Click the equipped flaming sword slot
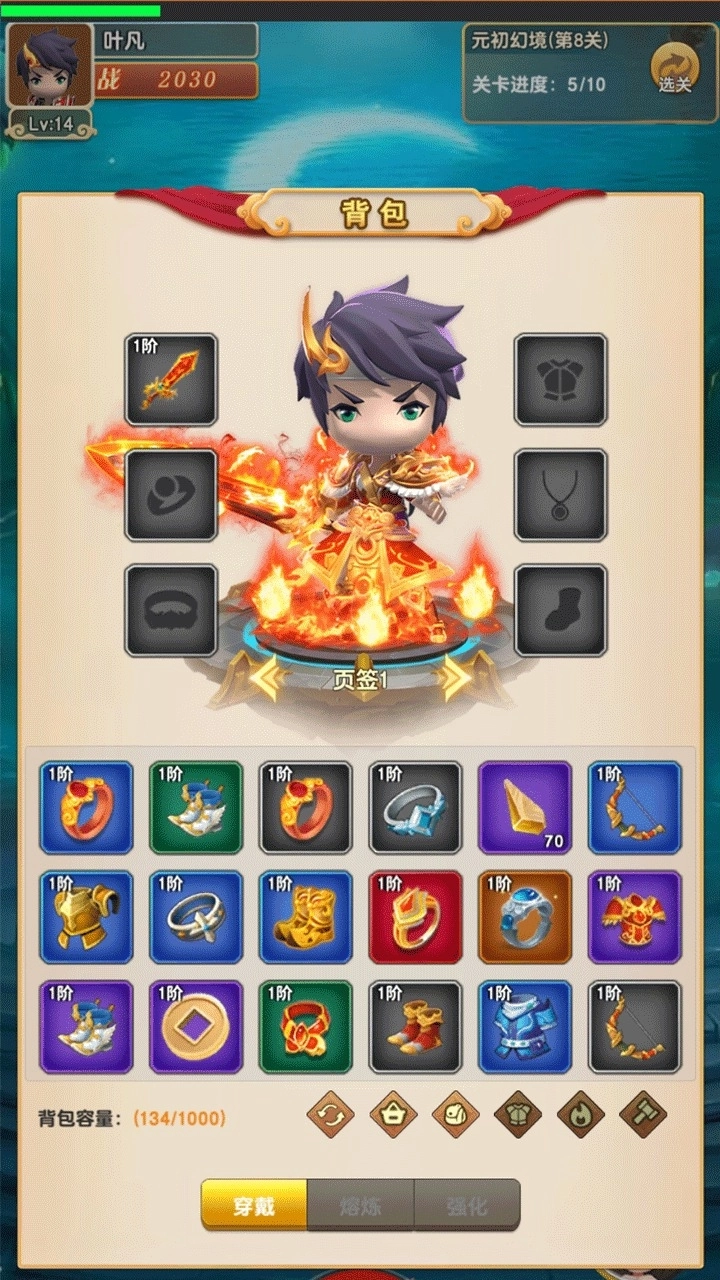This screenshot has width=720, height=1280. 171,380
